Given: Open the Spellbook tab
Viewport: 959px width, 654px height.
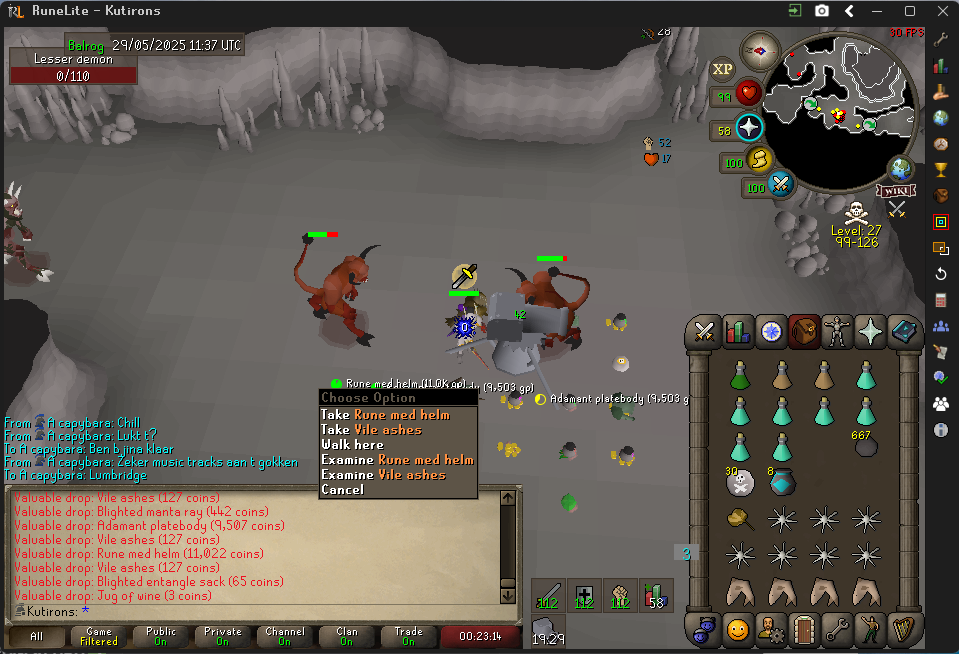Looking at the screenshot, I should pos(903,331).
